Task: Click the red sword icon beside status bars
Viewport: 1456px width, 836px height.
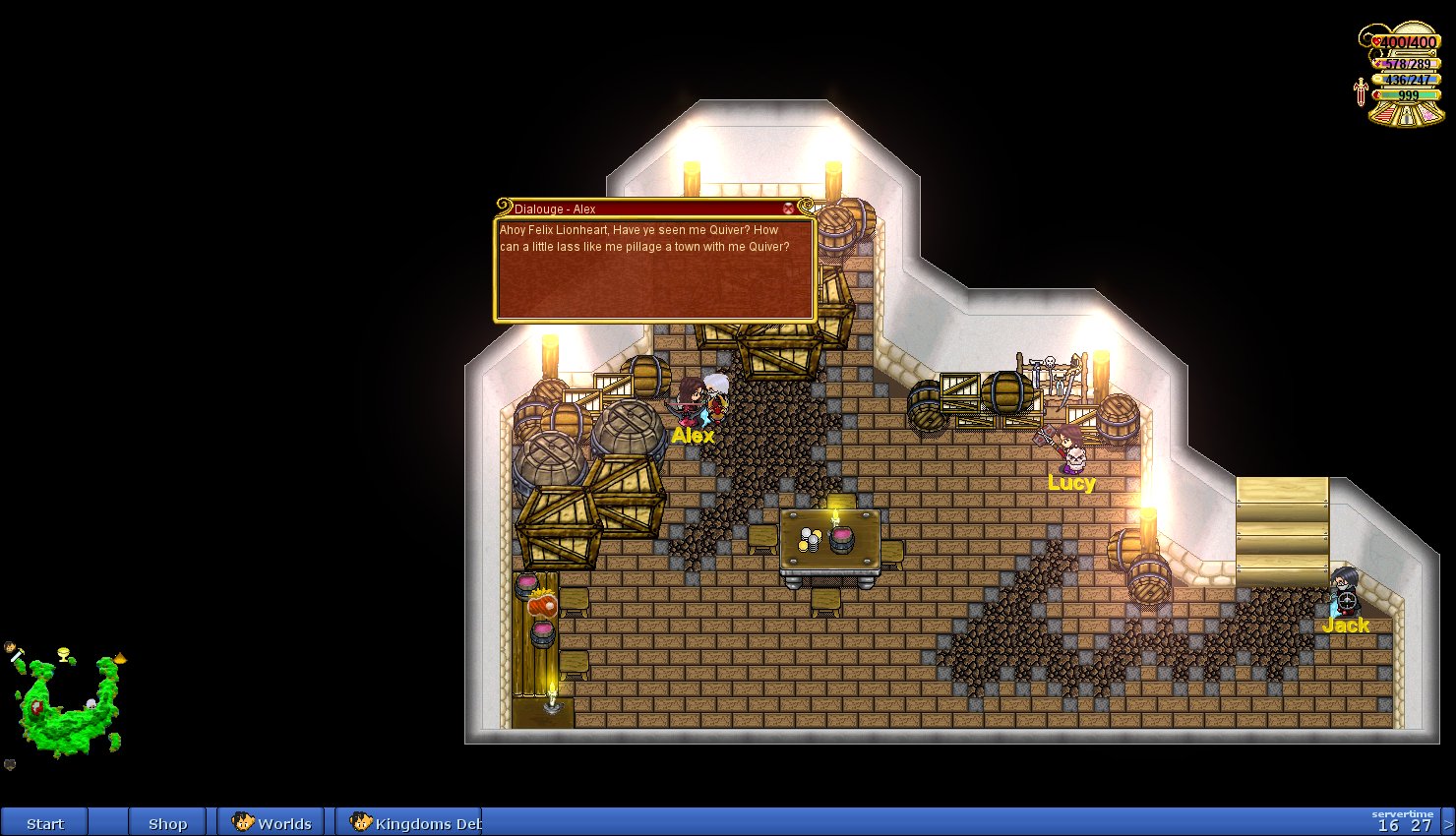Action: [1361, 91]
